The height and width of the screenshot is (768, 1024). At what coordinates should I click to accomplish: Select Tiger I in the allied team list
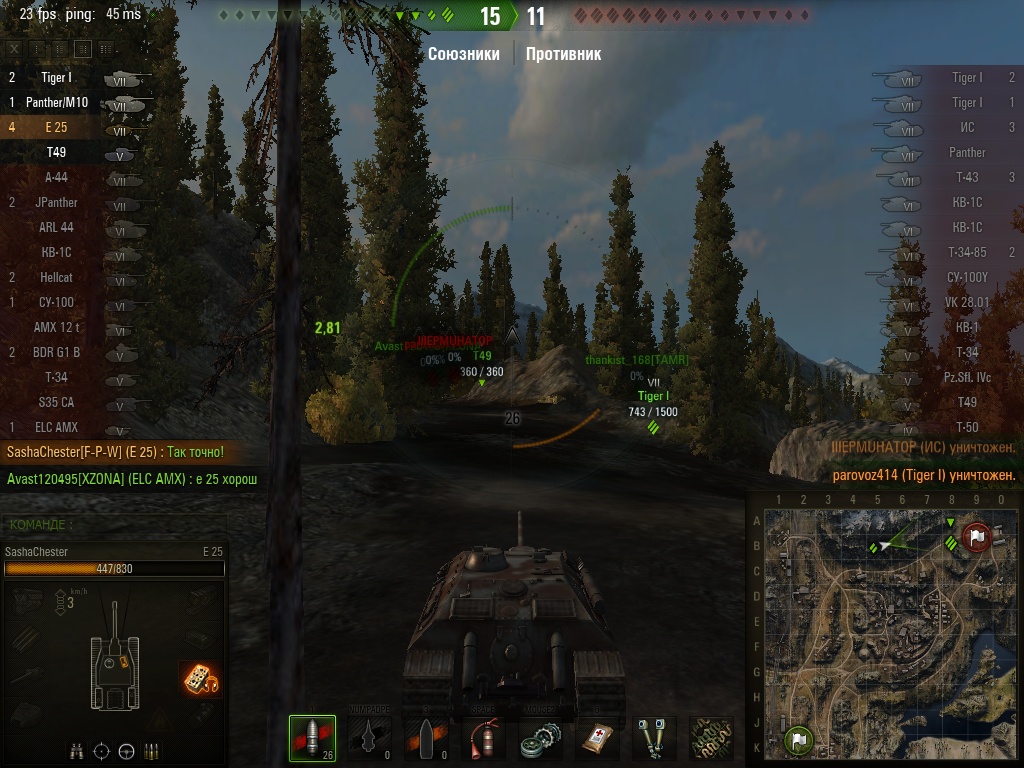click(x=57, y=78)
